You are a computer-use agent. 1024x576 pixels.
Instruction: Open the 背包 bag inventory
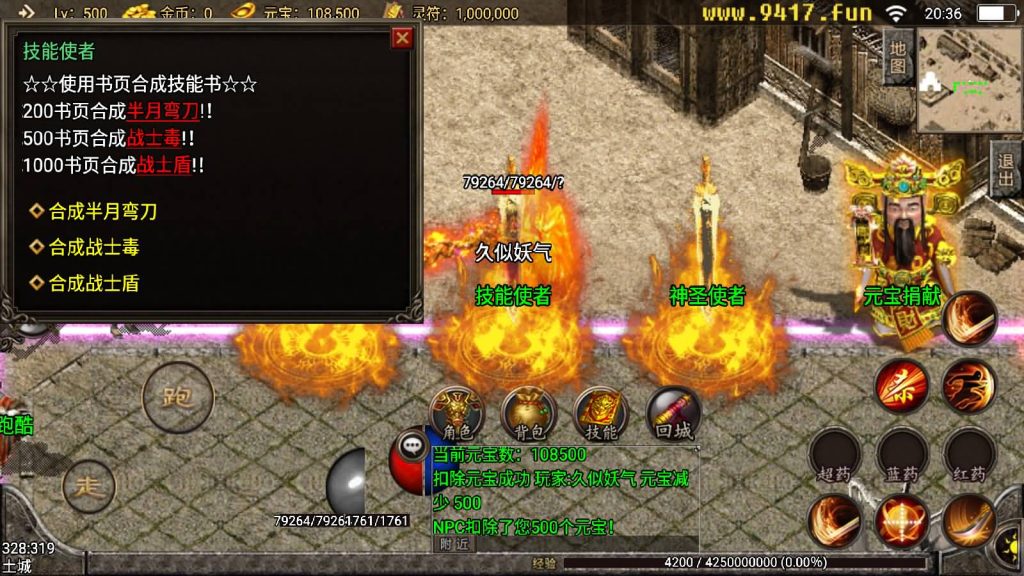529,413
